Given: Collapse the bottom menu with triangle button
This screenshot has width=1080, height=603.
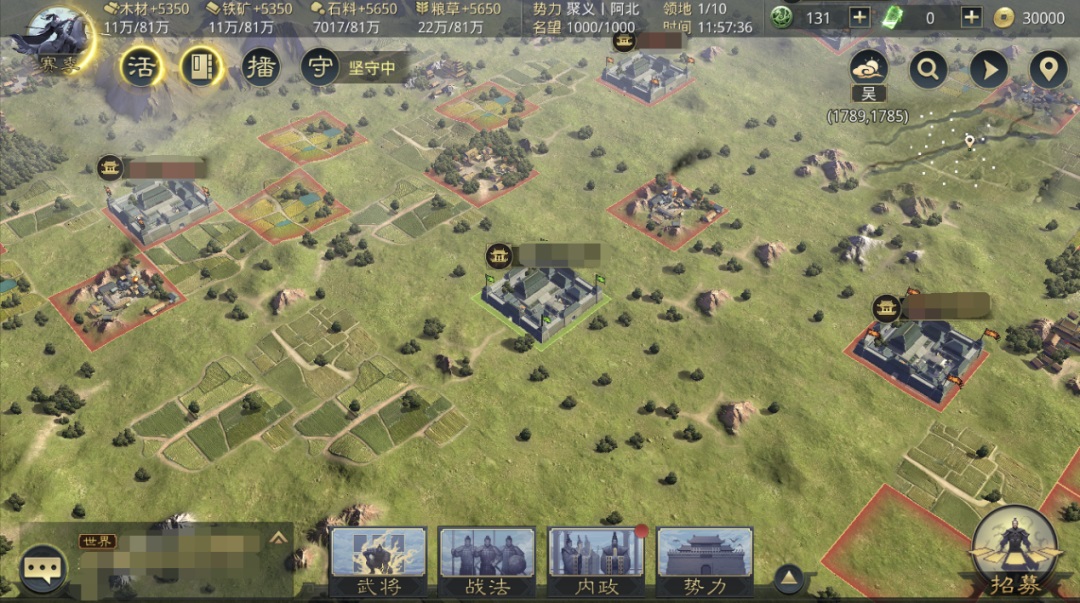Looking at the screenshot, I should click(790, 577).
